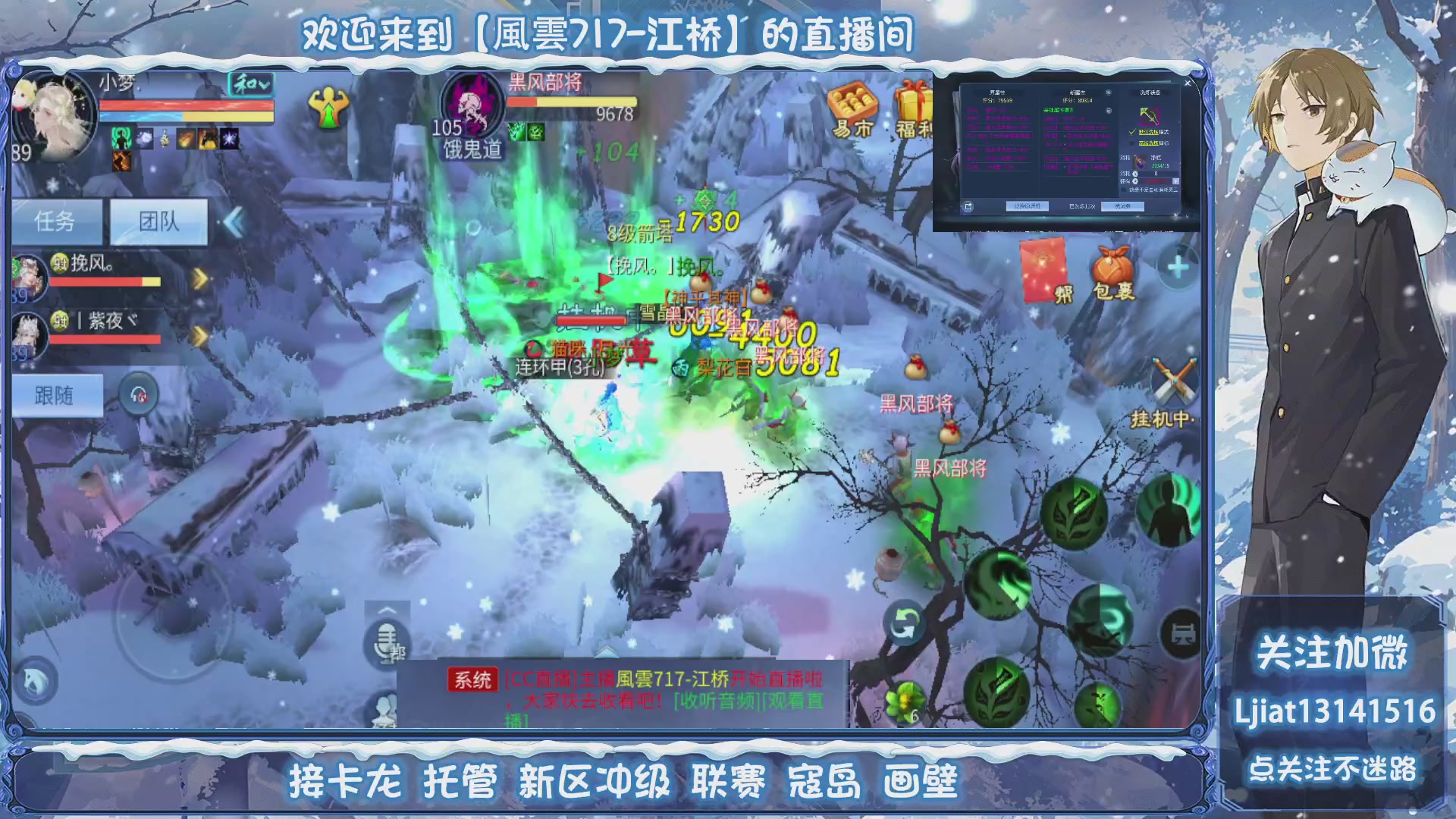
Task: Toggle the 默认洗炼模式 checkbox
Action: click(x=1132, y=132)
